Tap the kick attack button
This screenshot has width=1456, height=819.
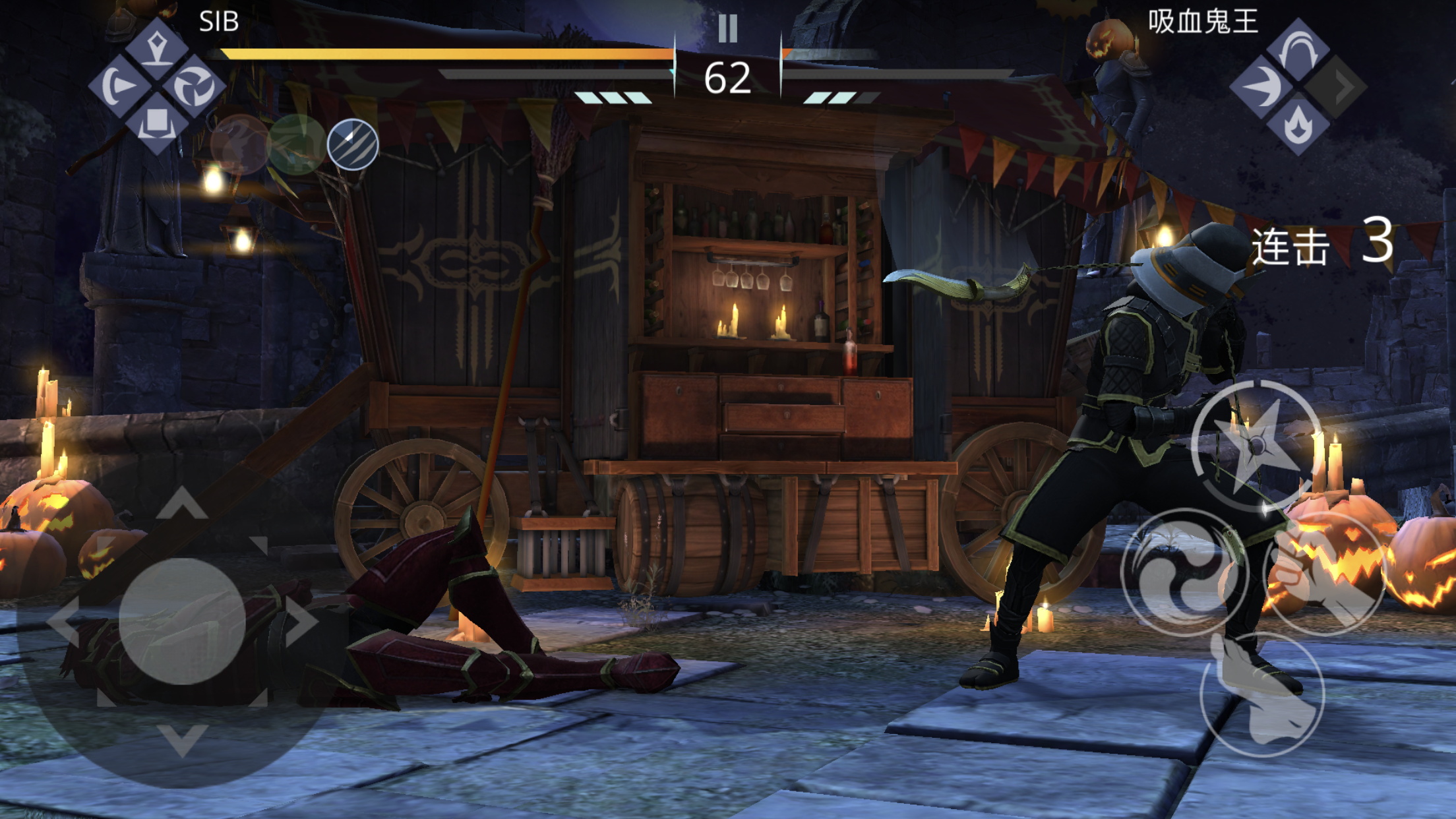click(1262, 695)
